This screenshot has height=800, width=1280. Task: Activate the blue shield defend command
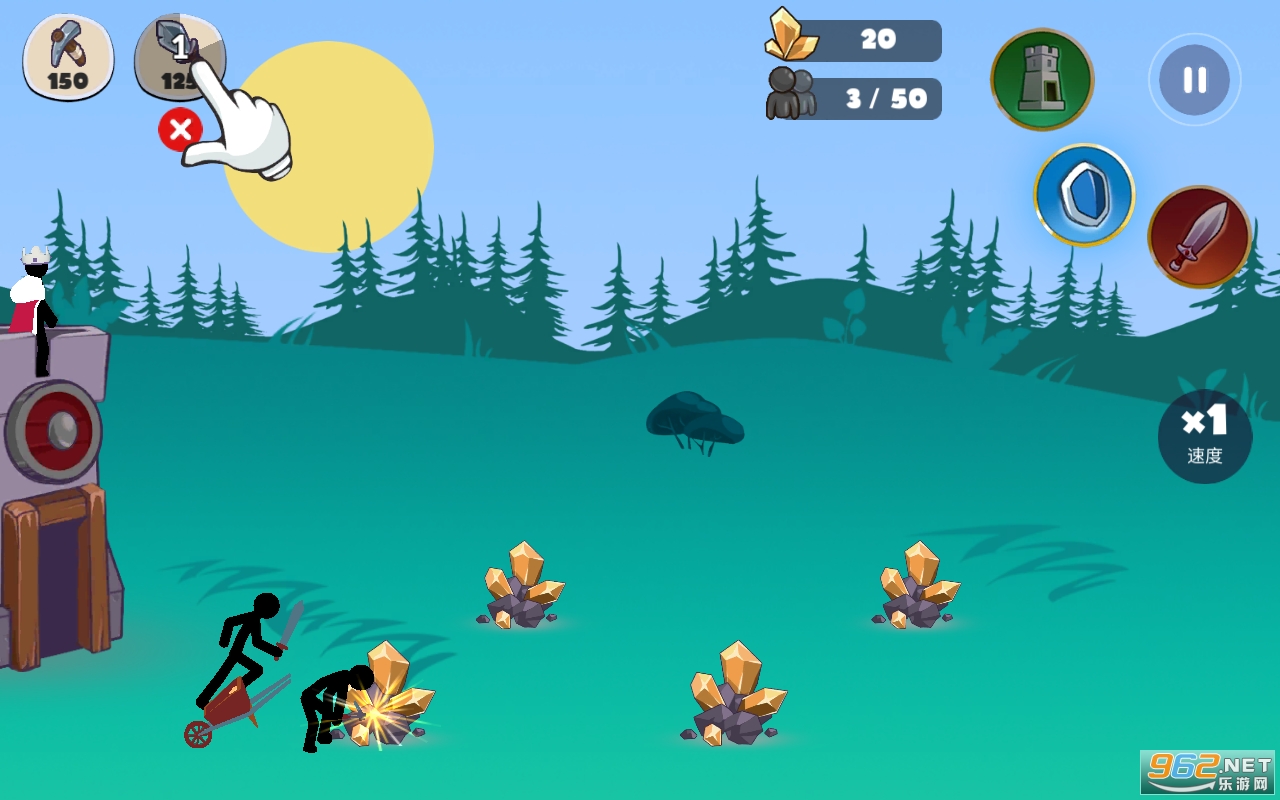pyautogui.click(x=1084, y=195)
